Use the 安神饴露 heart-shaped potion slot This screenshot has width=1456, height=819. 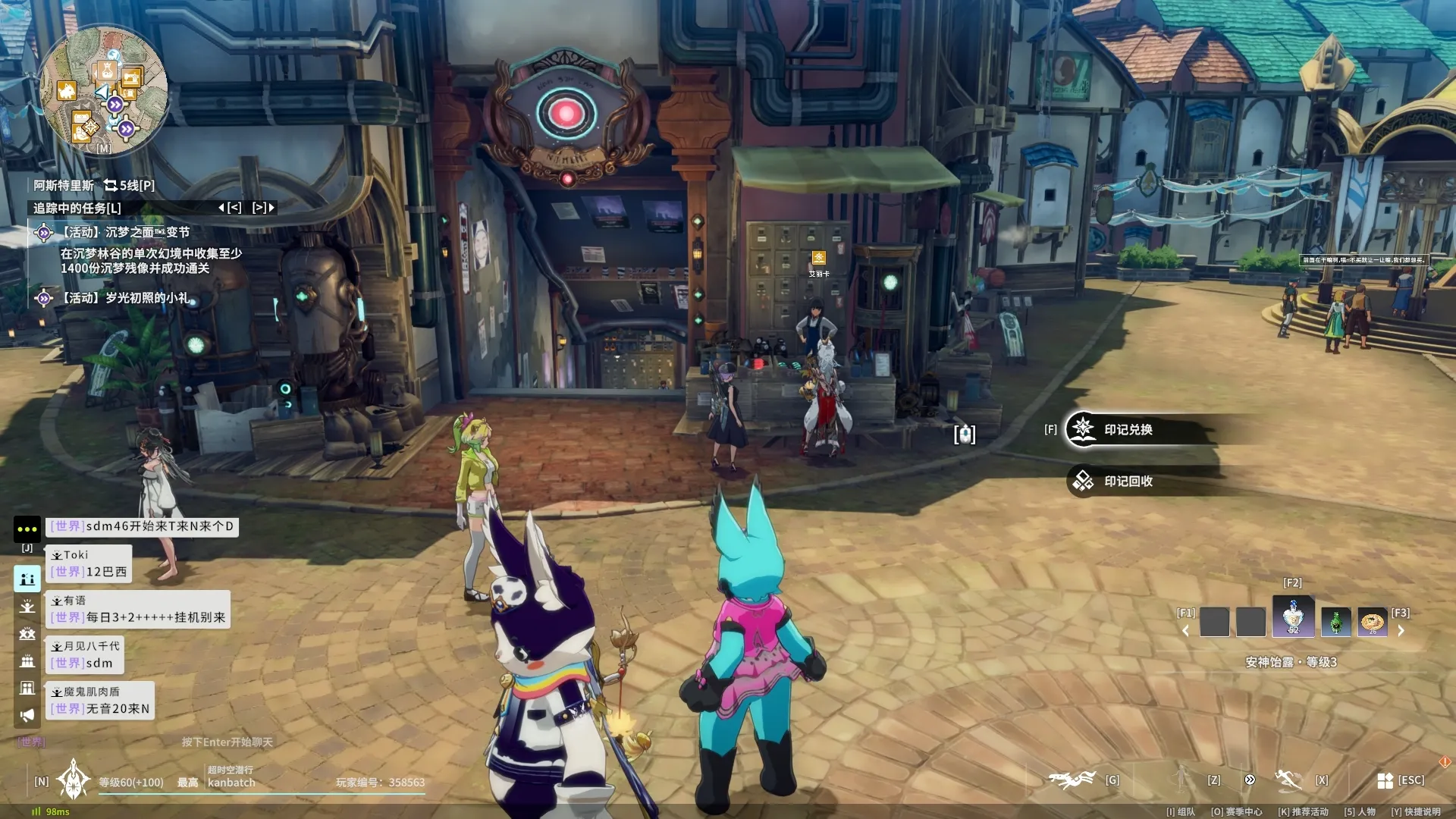point(1293,617)
